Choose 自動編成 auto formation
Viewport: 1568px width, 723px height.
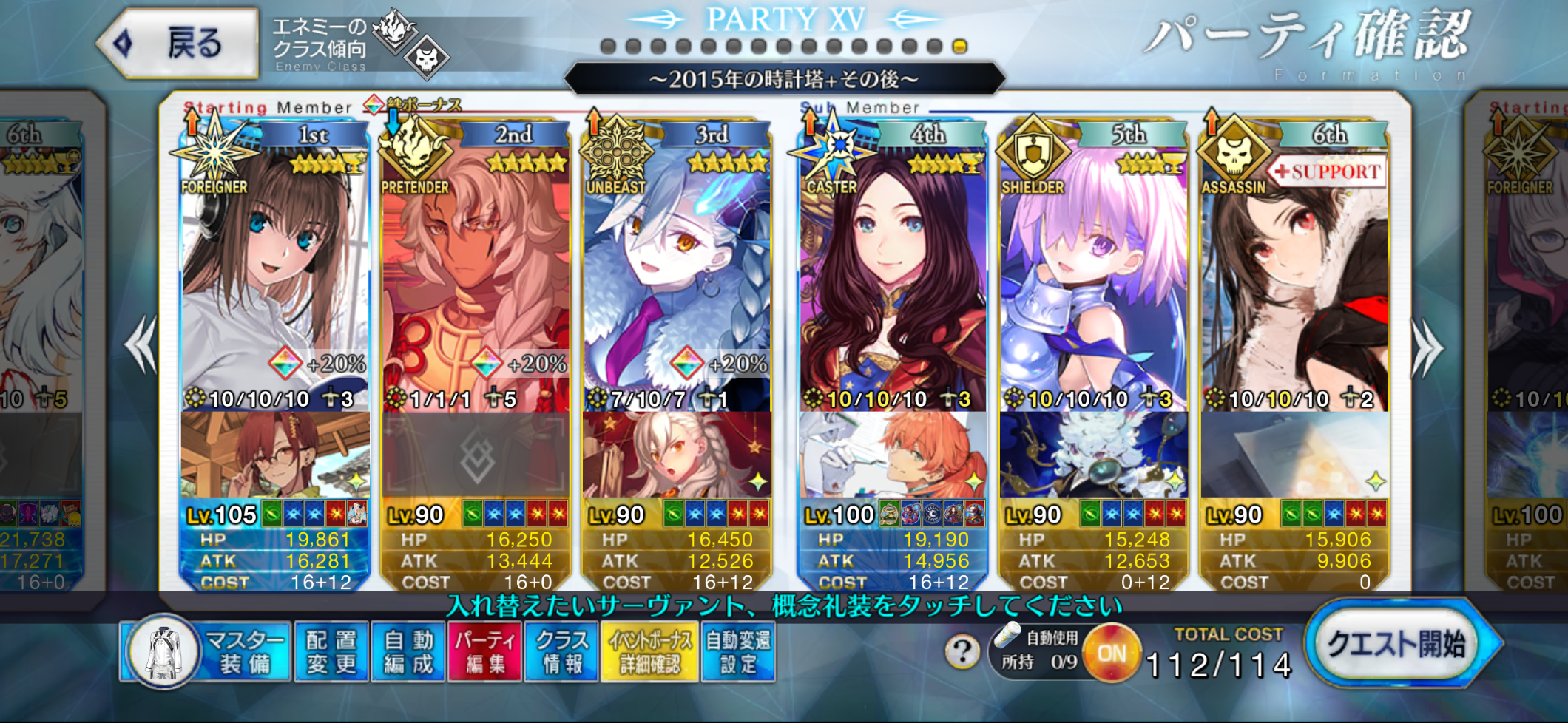[409, 652]
